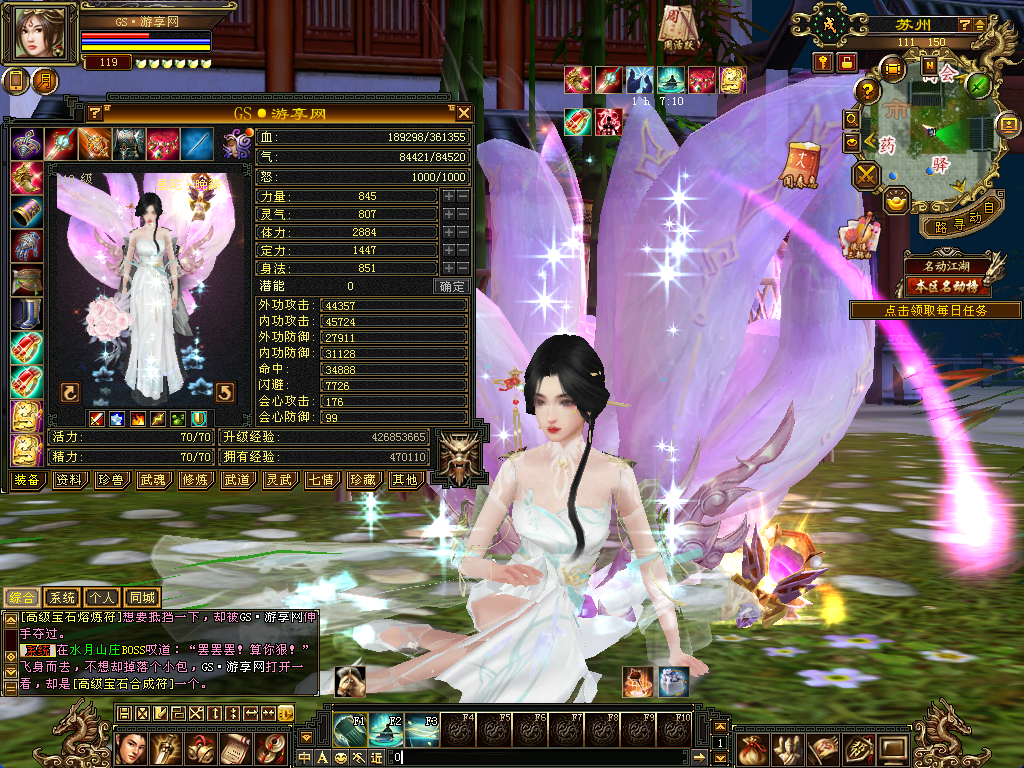Image resolution: width=1024 pixels, height=768 pixels.
Task: Switch to the 资料 tab
Action: point(69,480)
